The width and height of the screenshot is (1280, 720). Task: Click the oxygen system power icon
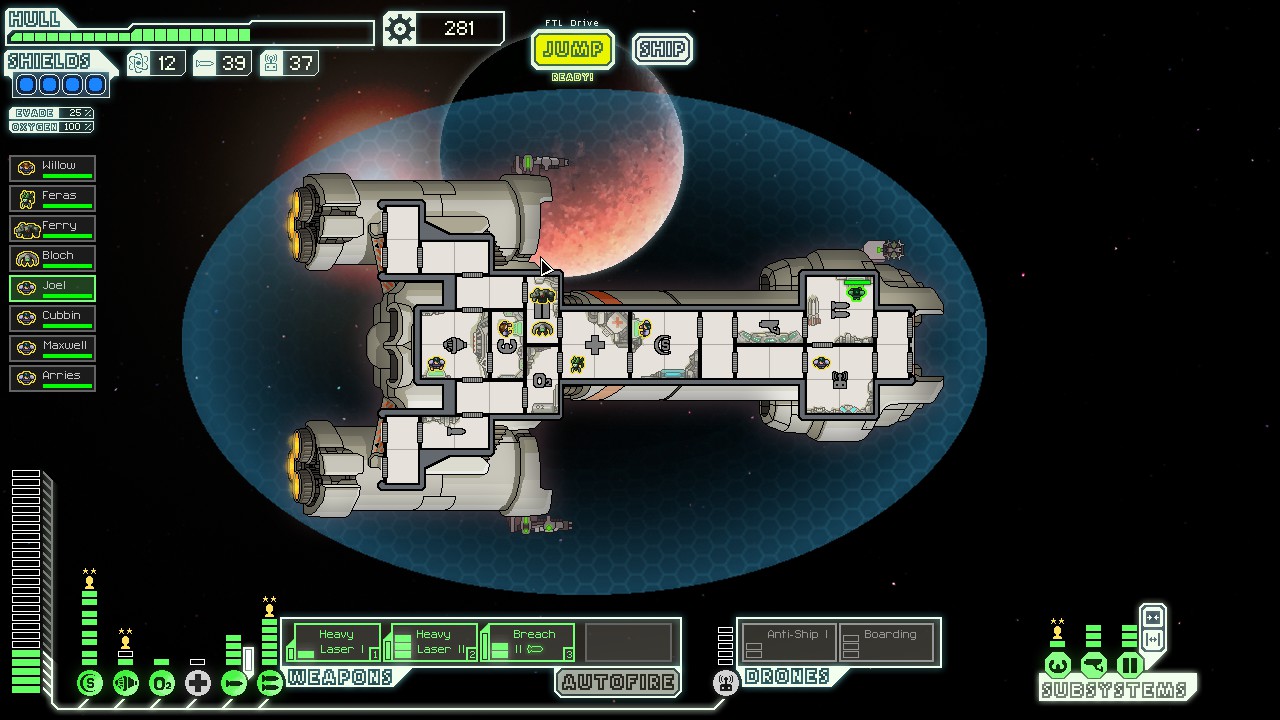tap(162, 683)
